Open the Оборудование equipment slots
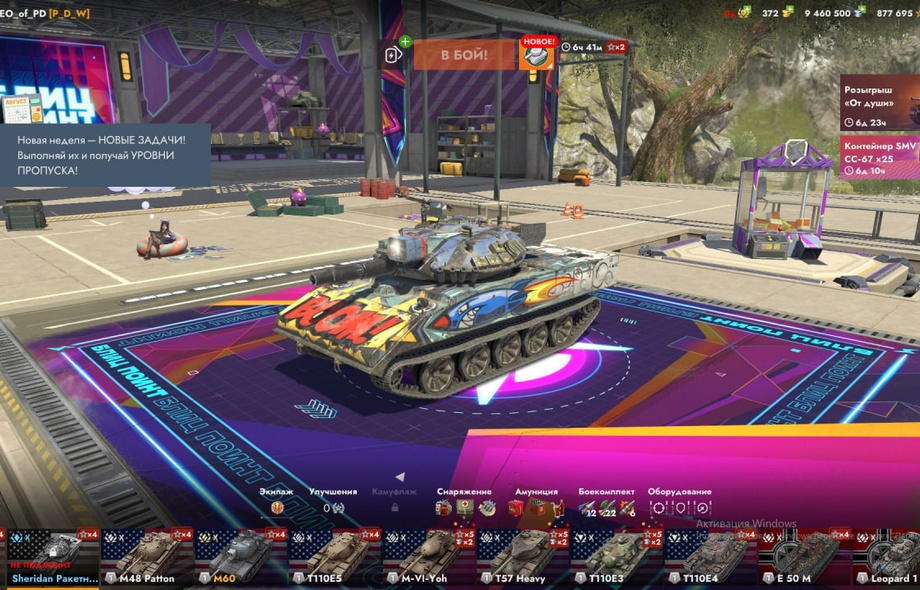The width and height of the screenshot is (920, 590). click(679, 502)
